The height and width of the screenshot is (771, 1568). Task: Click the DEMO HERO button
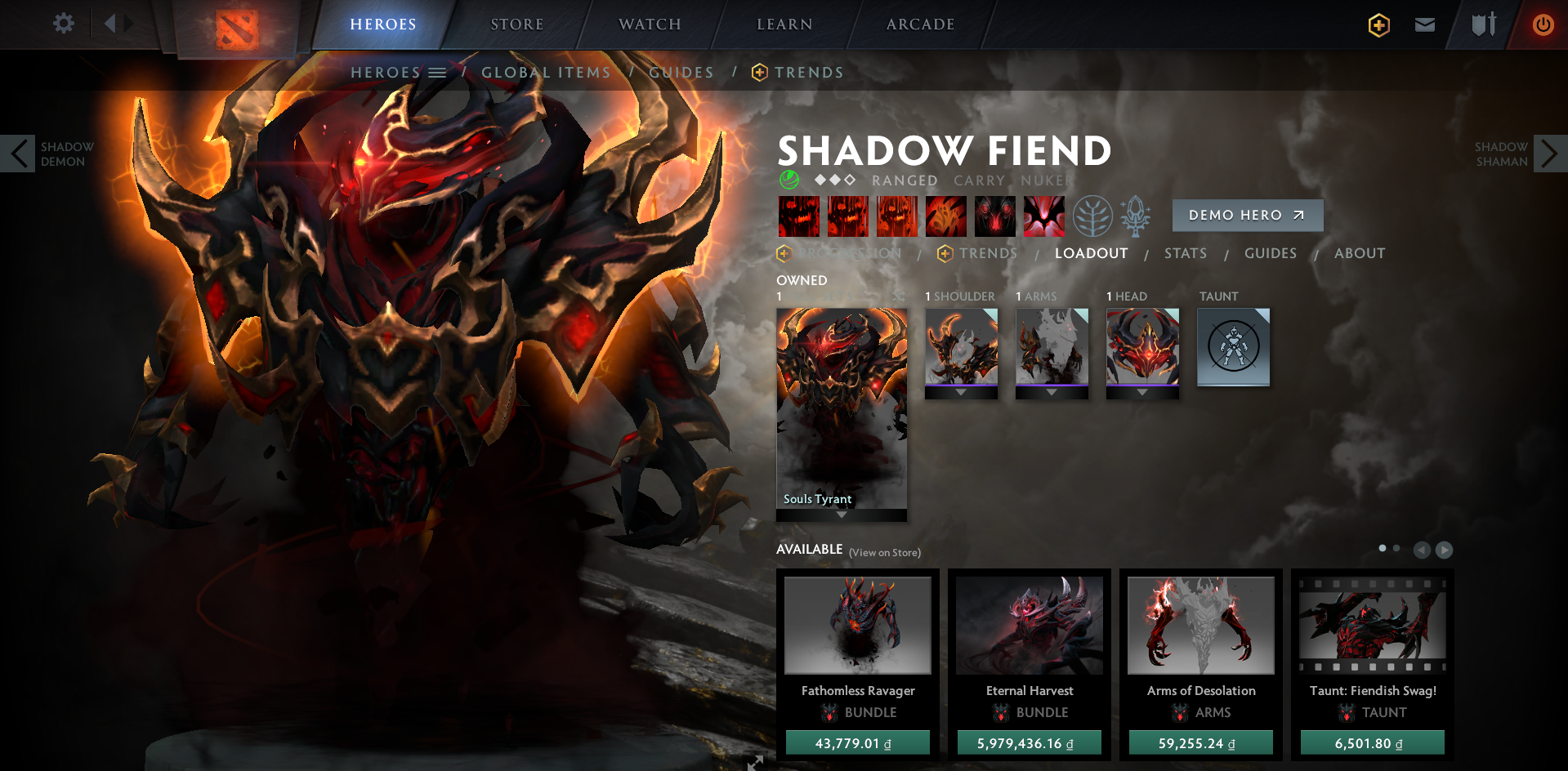click(x=1248, y=215)
